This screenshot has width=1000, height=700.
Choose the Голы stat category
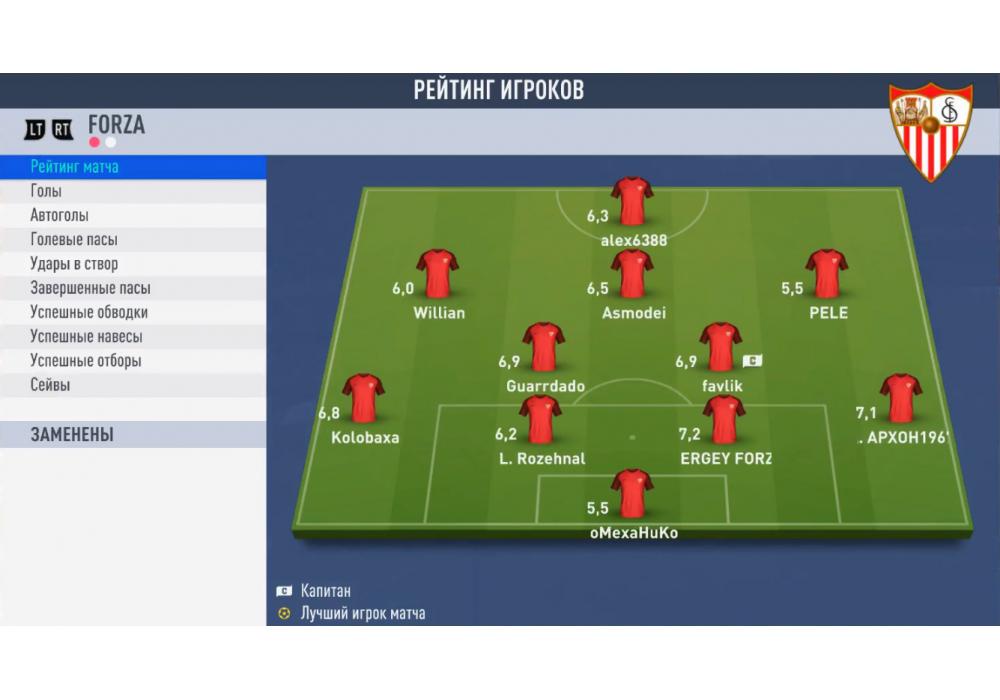point(132,191)
